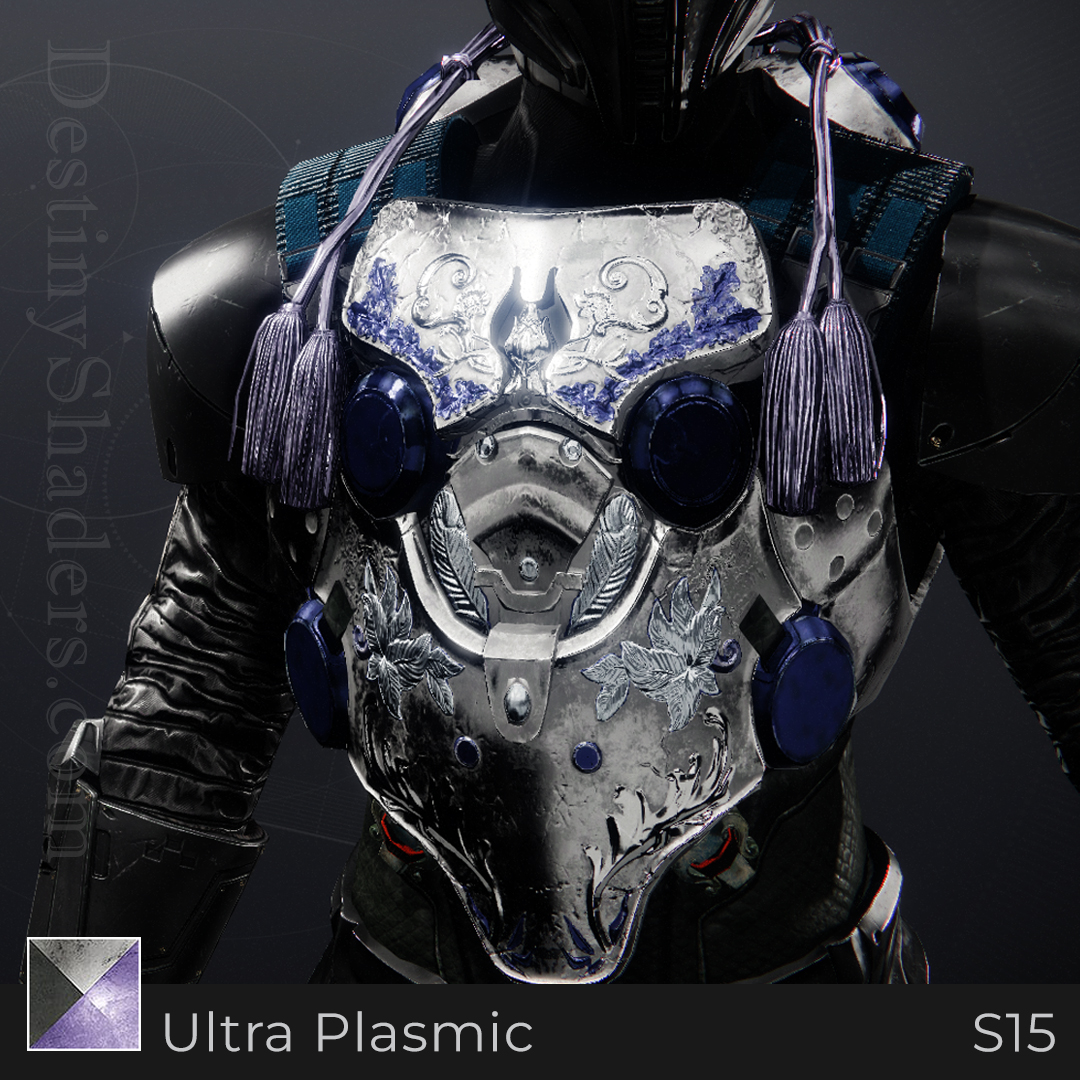Select the Ultra Plasmic shader icon
1080x1080 pixels.
click(x=84, y=994)
